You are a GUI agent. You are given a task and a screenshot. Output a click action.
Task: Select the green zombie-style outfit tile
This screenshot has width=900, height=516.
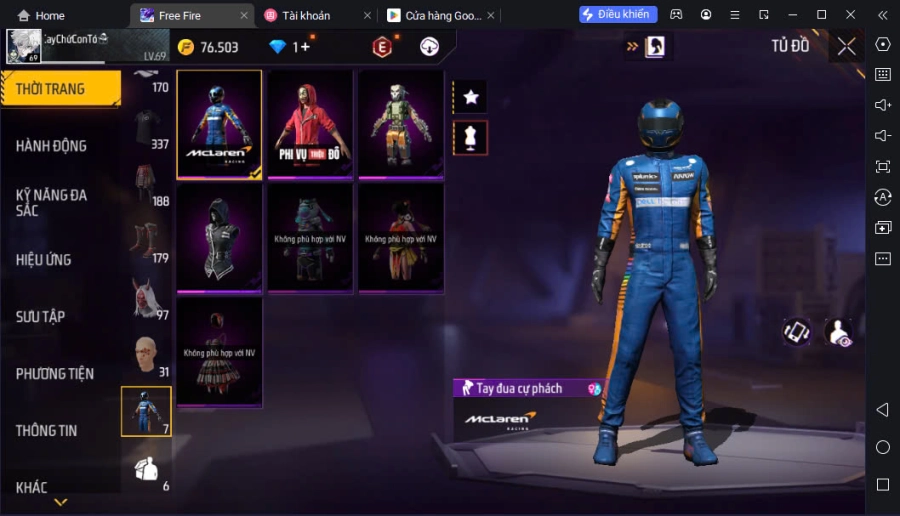(401, 125)
